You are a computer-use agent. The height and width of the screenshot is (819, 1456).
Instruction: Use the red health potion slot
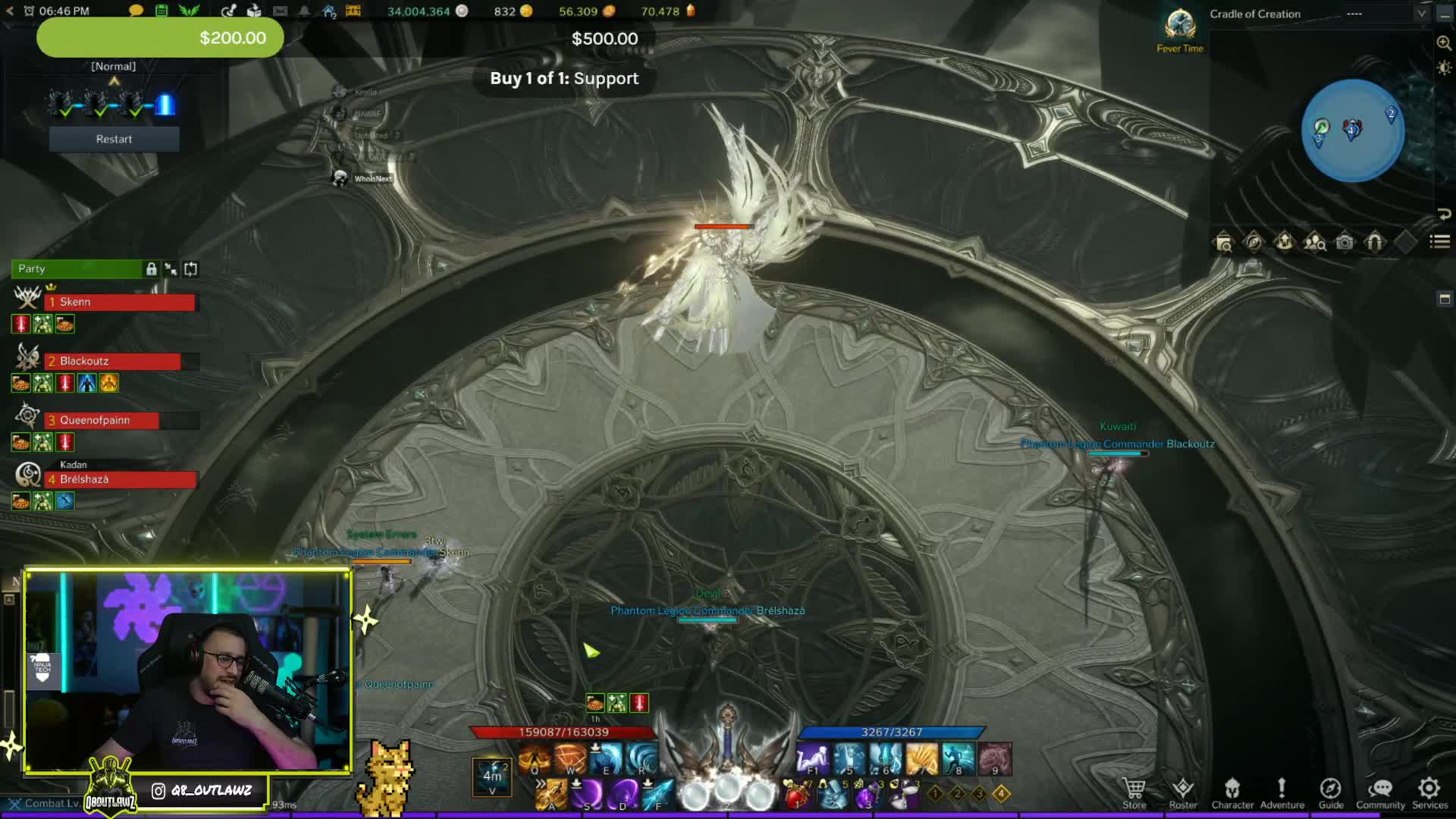pyautogui.click(x=795, y=796)
